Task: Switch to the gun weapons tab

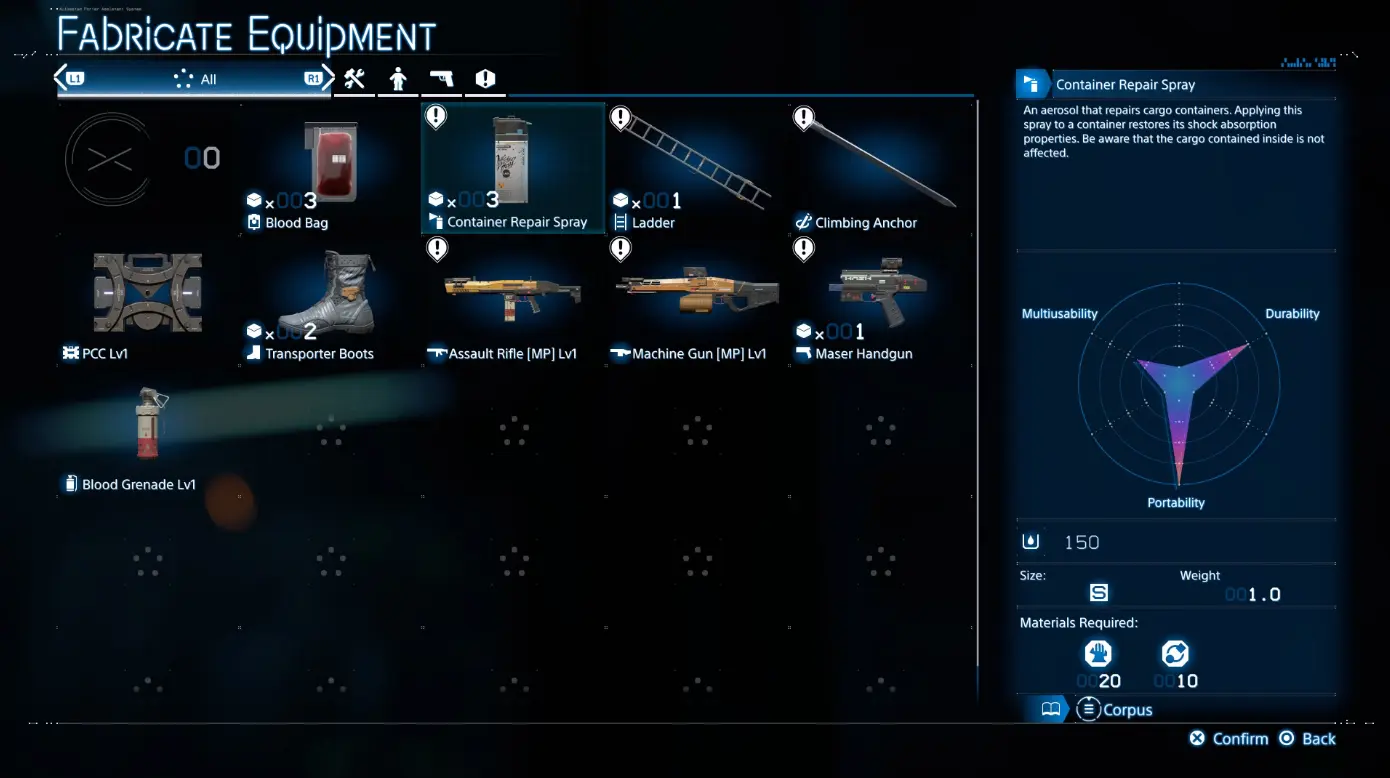Action: click(441, 79)
